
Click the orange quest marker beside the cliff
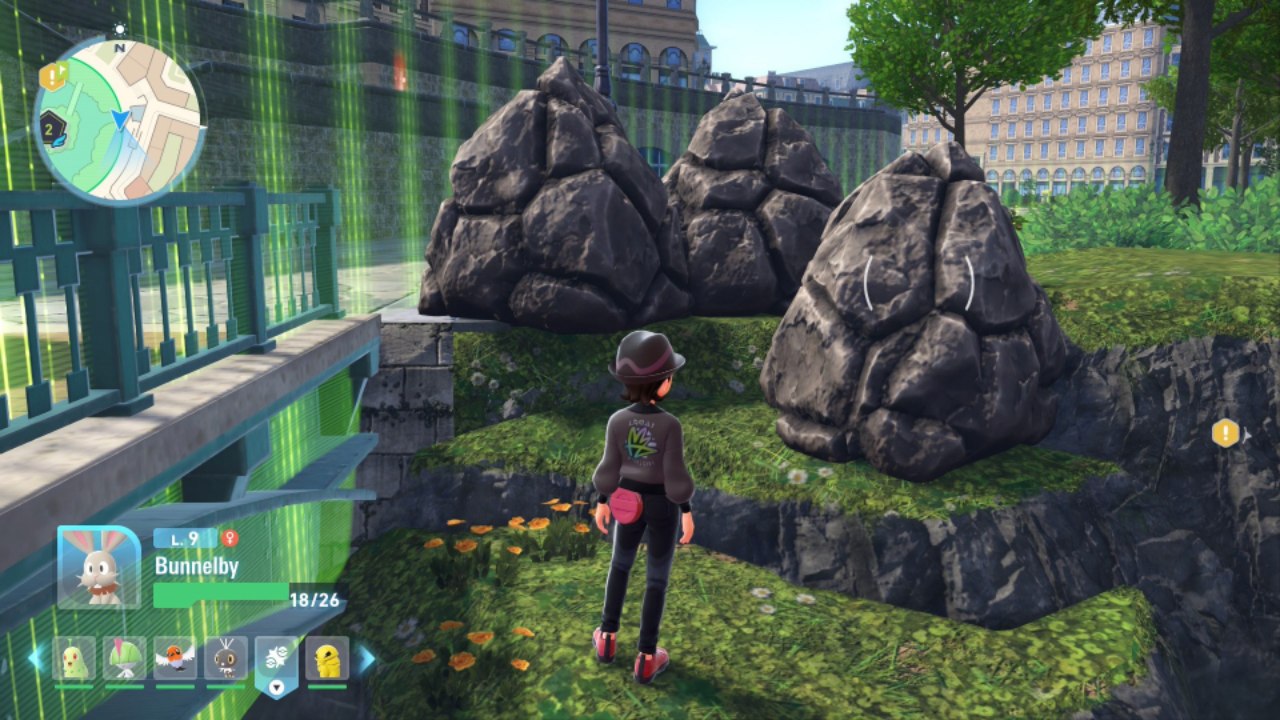click(x=1225, y=433)
